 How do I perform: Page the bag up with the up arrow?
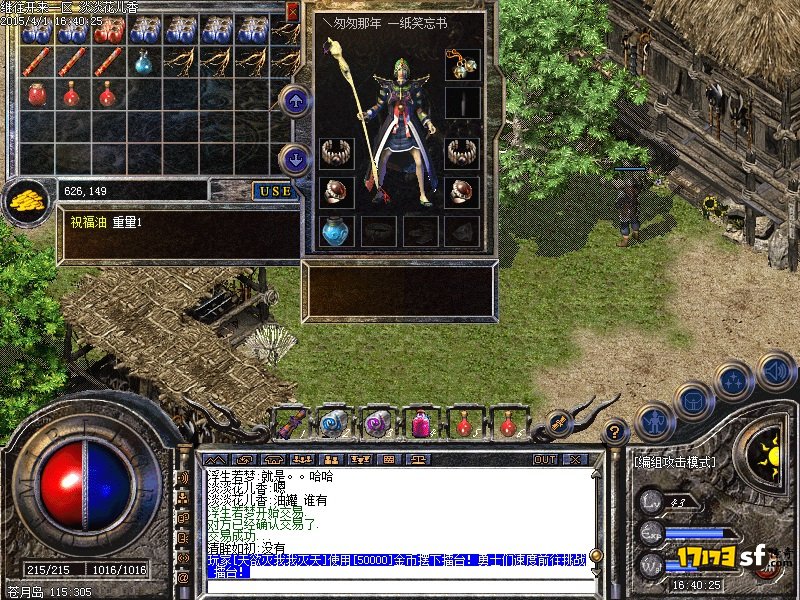click(294, 99)
